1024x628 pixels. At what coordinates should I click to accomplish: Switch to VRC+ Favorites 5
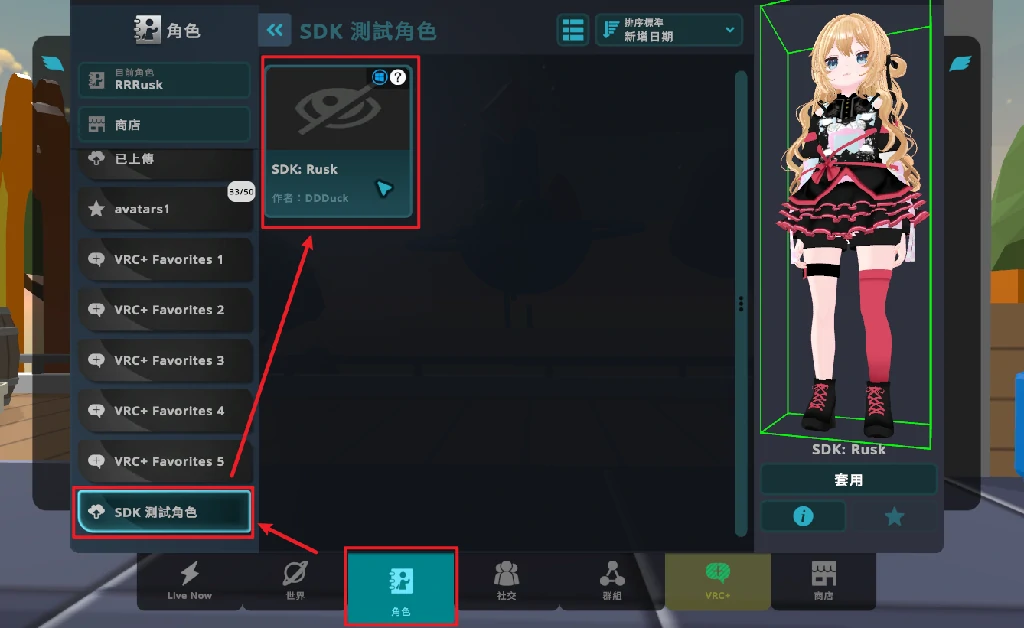164,461
